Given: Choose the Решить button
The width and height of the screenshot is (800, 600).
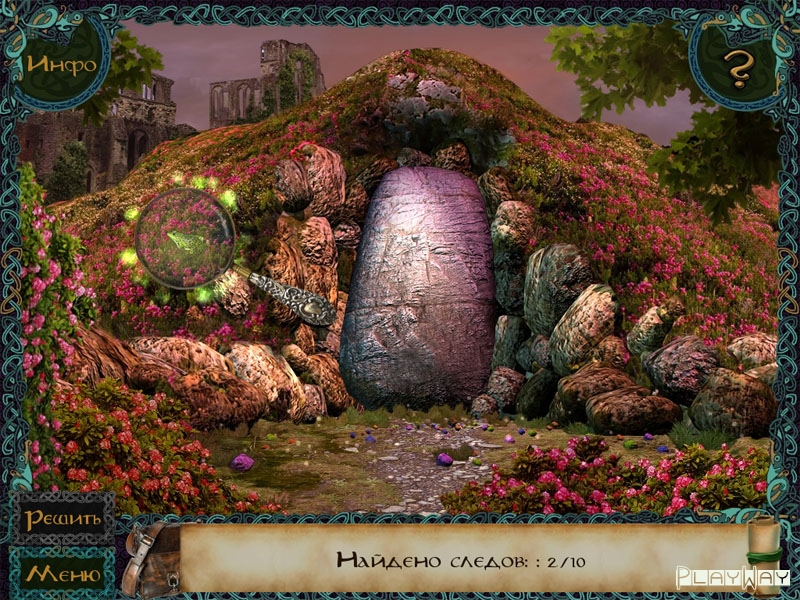Looking at the screenshot, I should (63, 518).
